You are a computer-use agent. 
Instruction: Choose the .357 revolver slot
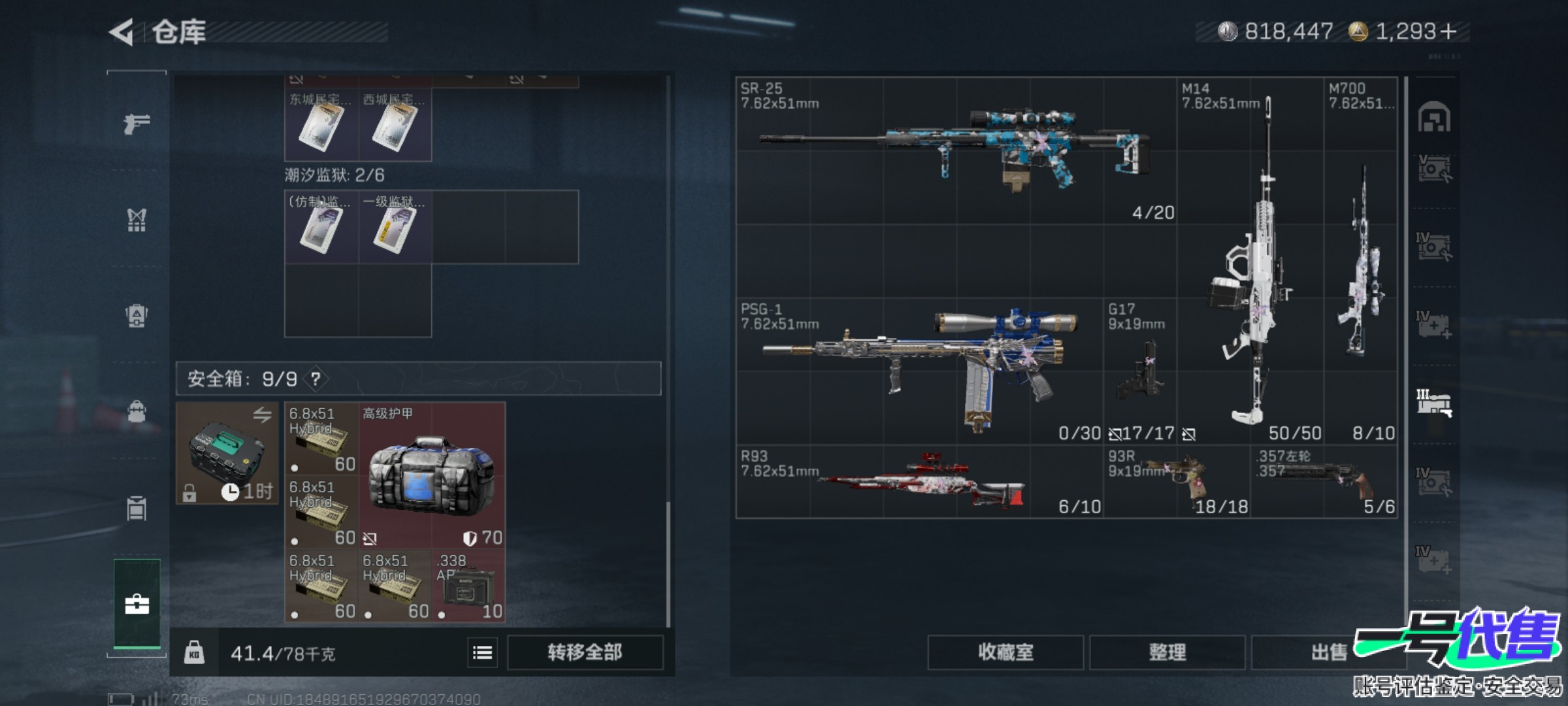1324,482
